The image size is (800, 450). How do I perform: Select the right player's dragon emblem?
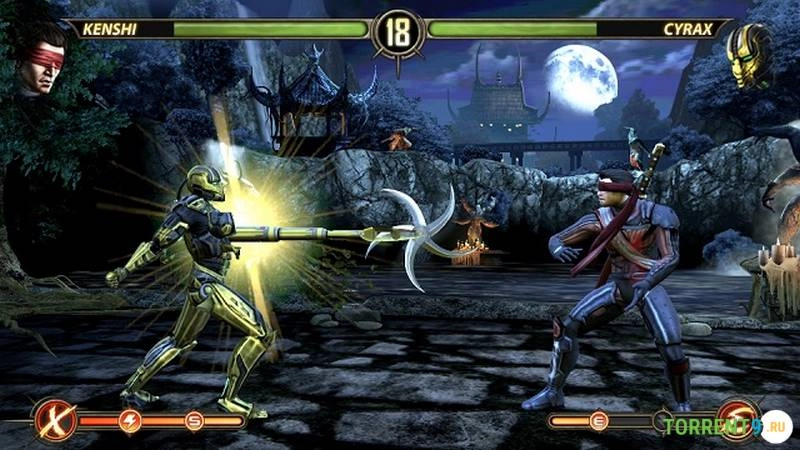pos(741,419)
